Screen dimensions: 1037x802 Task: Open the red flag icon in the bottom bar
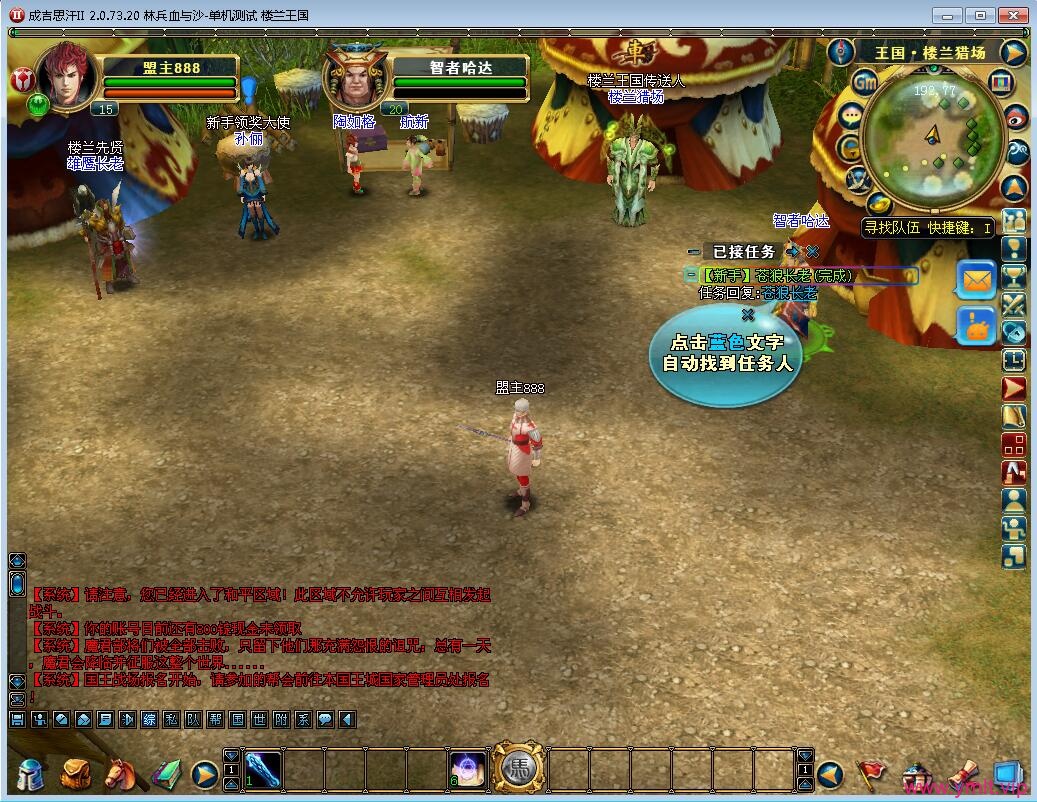870,774
